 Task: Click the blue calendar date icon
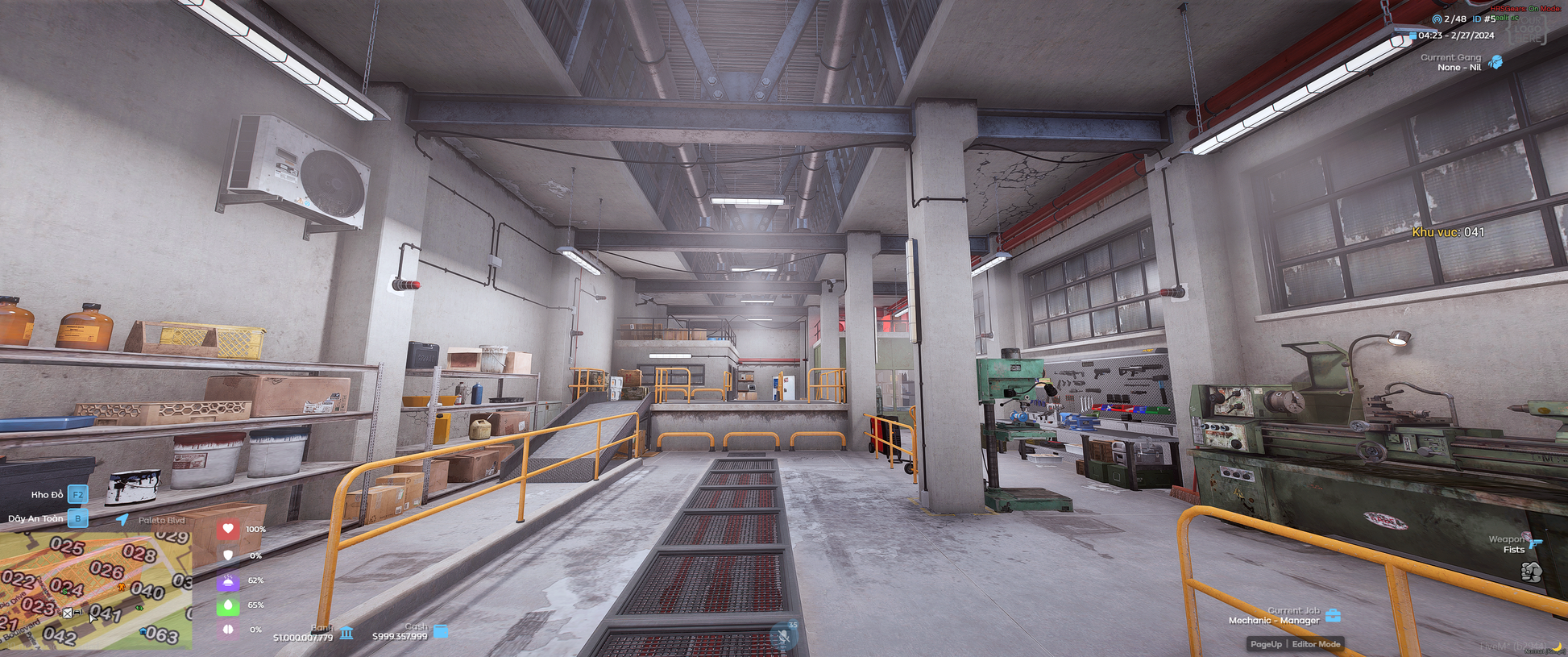(1412, 35)
